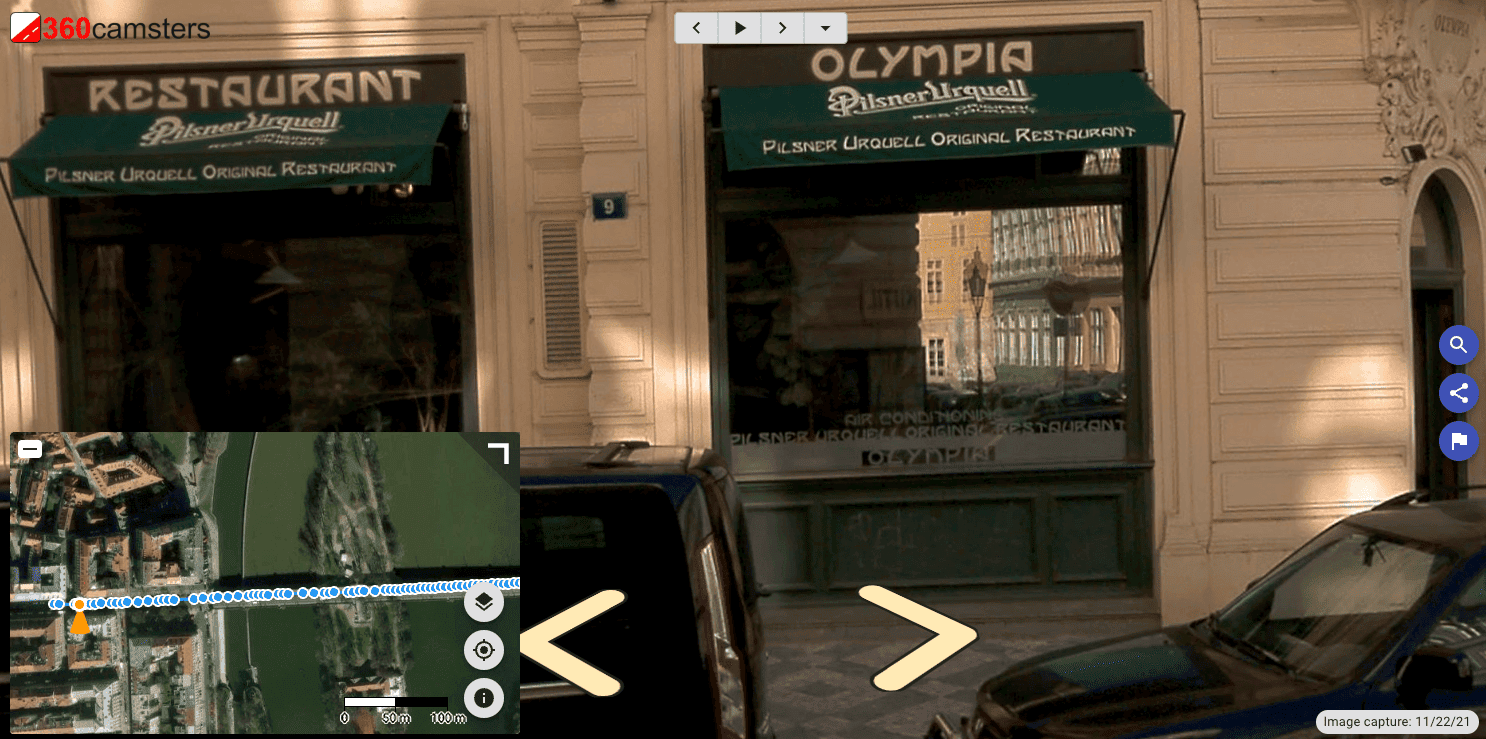The width and height of the screenshot is (1486, 739).
Task: Open the map layers selector
Action: [484, 602]
